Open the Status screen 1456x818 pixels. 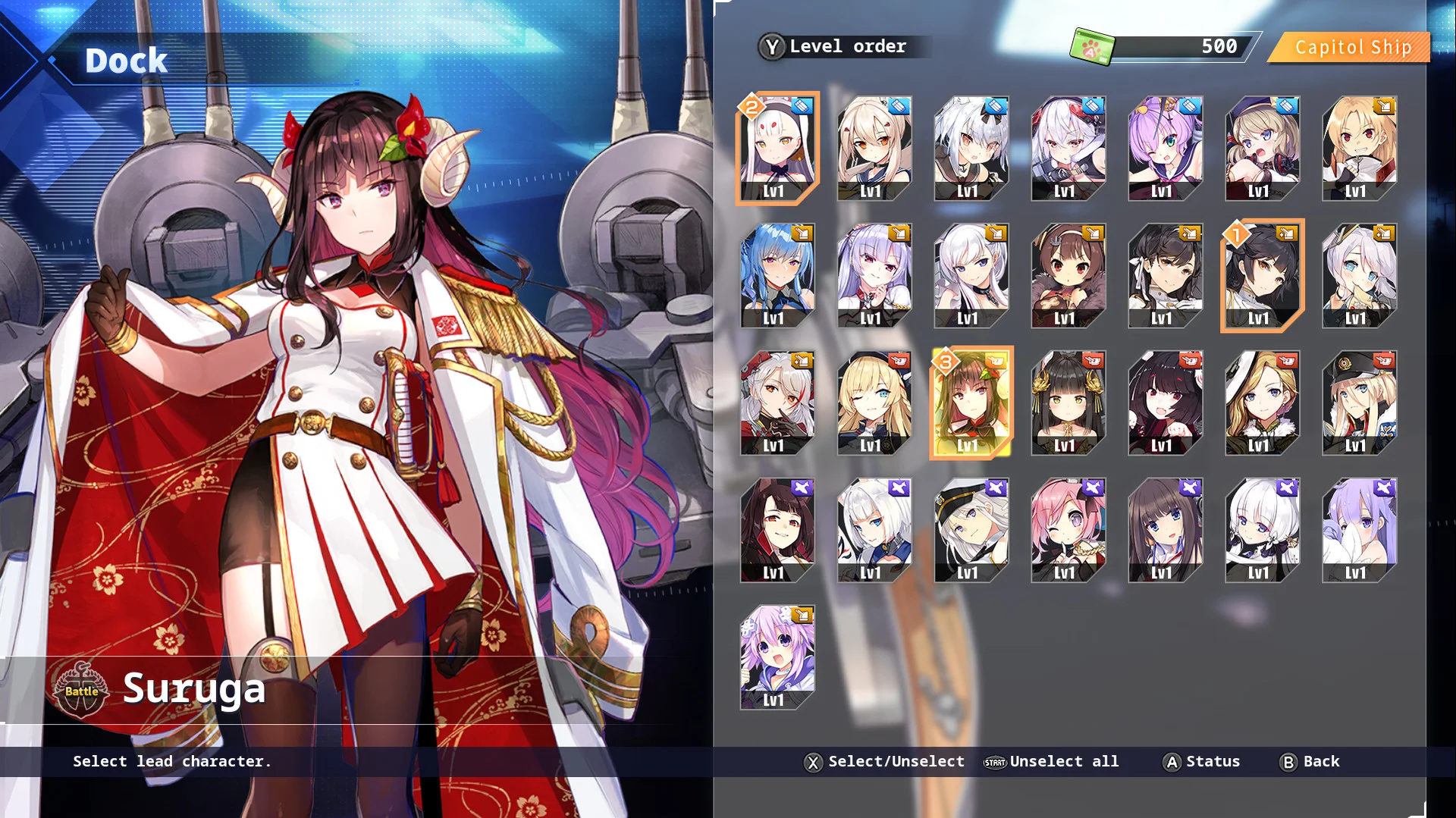point(1213,762)
